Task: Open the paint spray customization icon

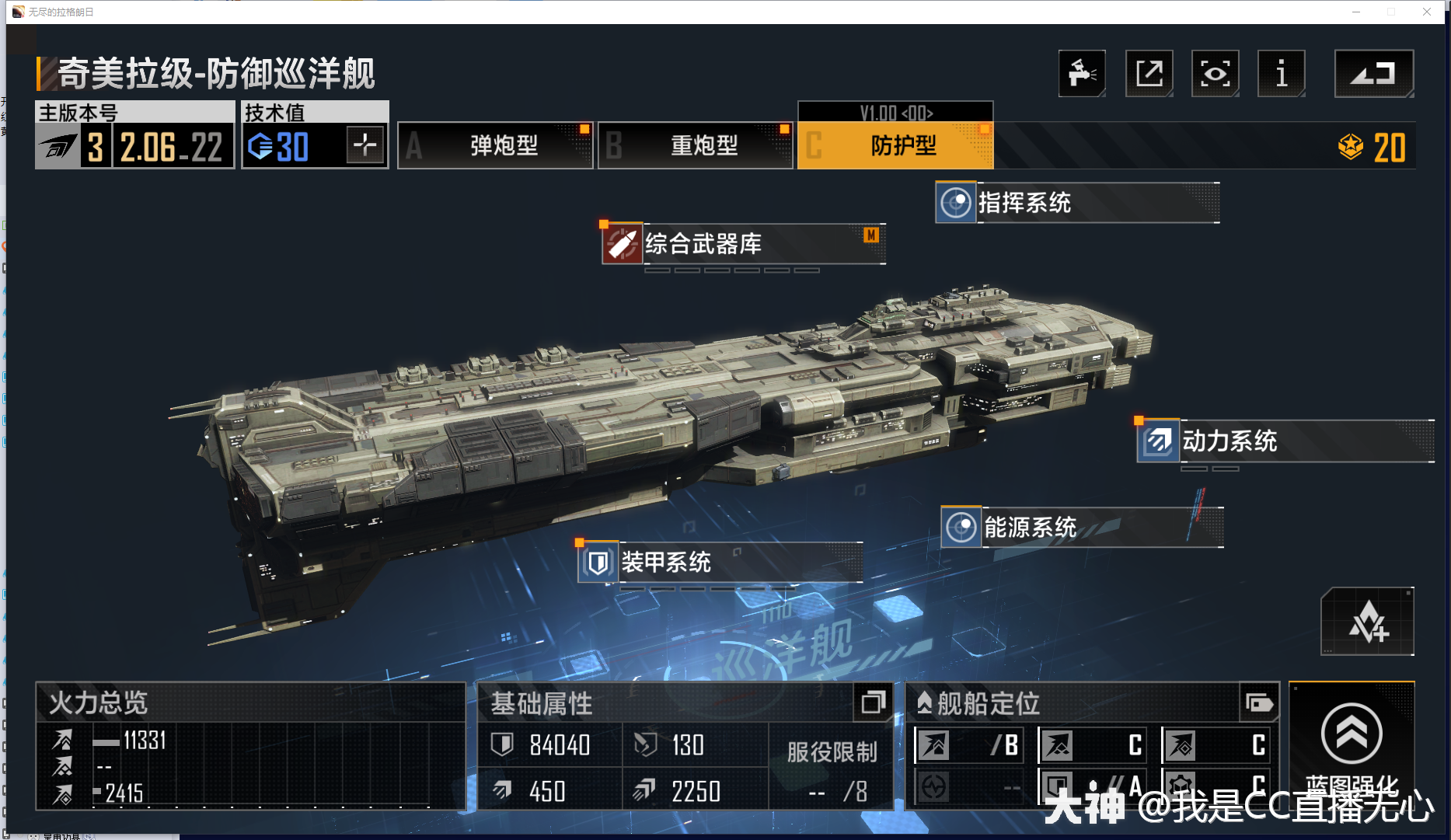Action: coord(1082,74)
